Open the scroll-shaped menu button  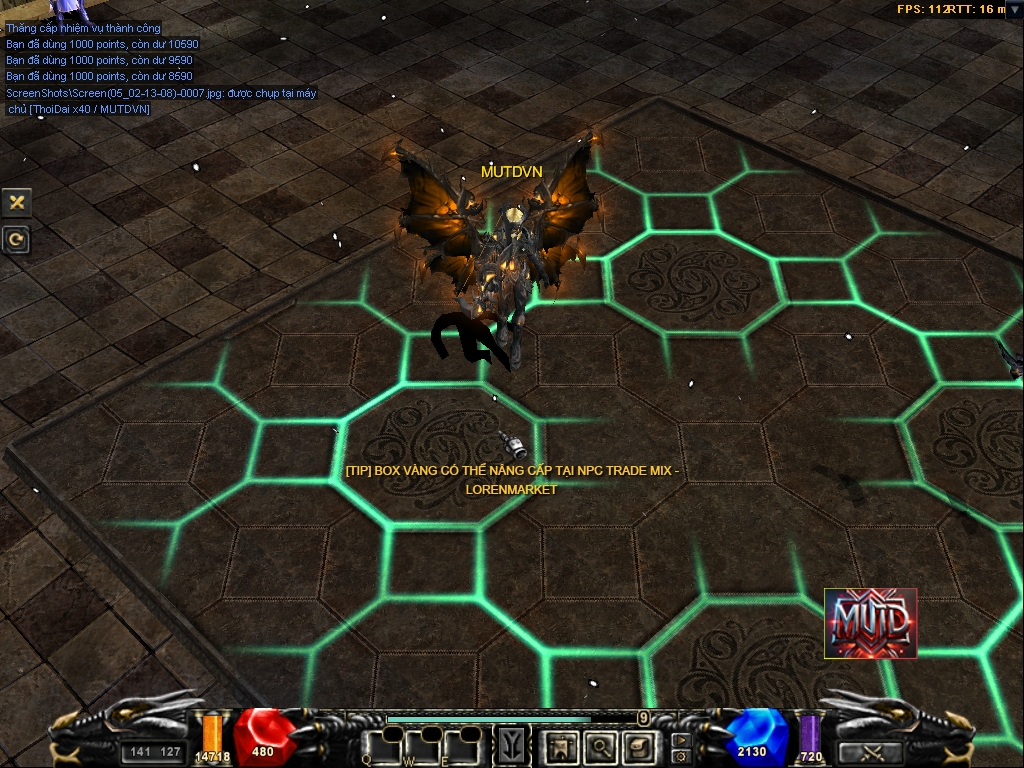638,746
